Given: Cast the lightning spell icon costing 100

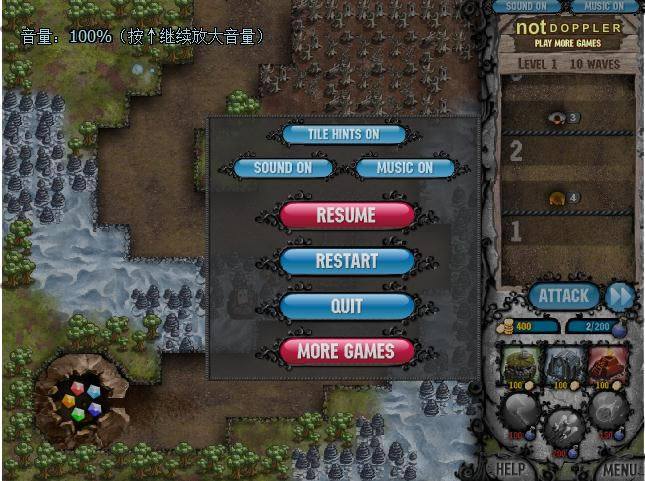Looking at the screenshot, I should coord(519,412).
